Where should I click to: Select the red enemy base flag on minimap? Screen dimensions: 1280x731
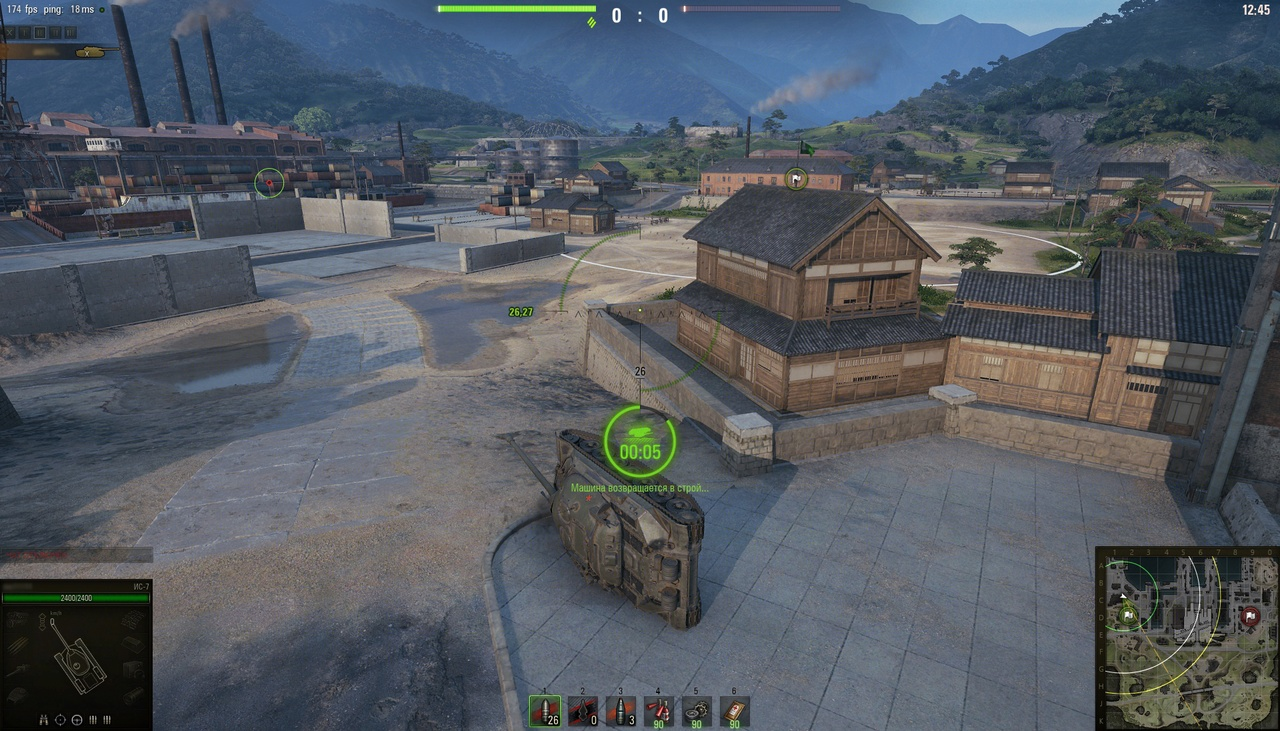(x=1250, y=616)
